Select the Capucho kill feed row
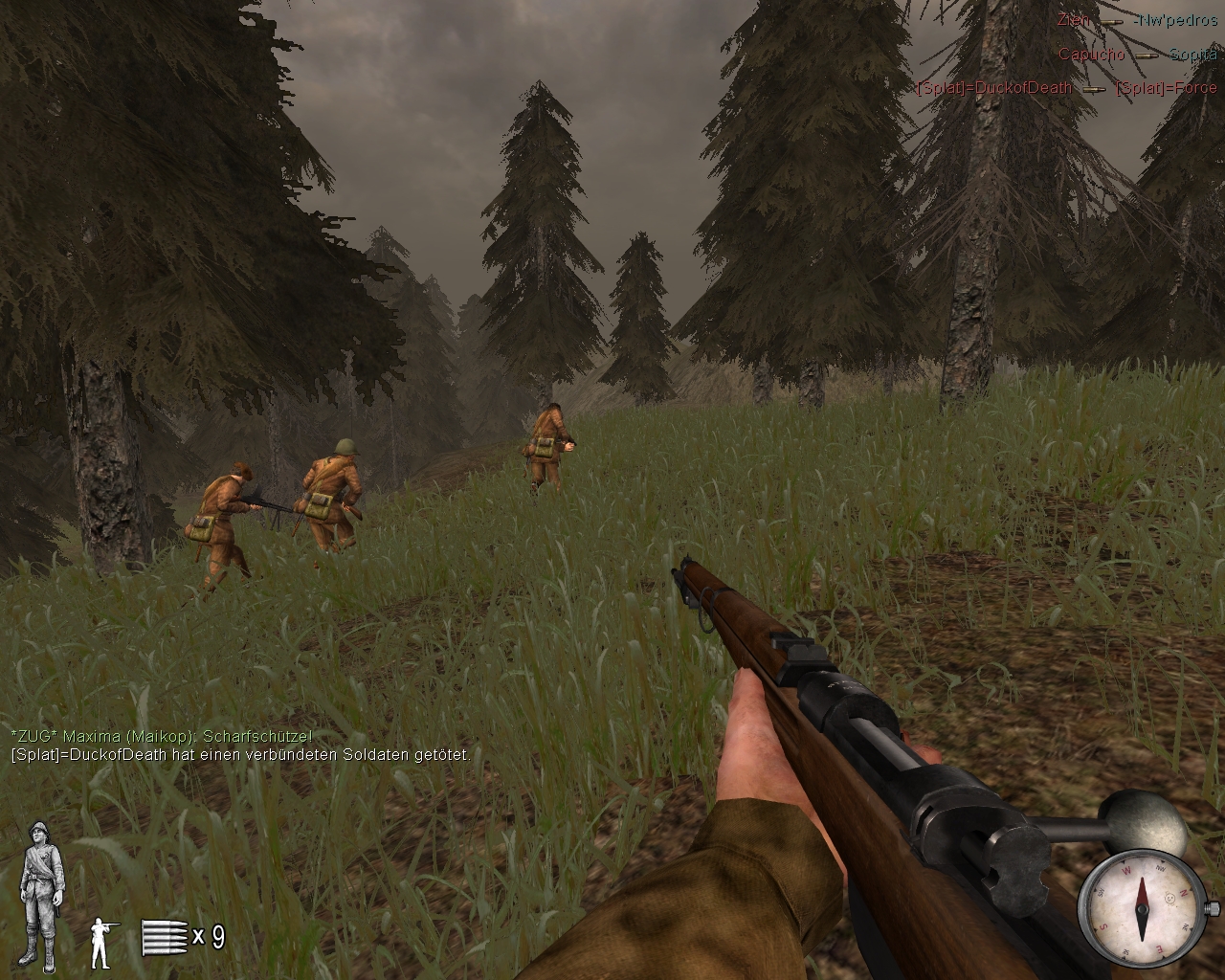The width and height of the screenshot is (1225, 980). tap(1137, 55)
